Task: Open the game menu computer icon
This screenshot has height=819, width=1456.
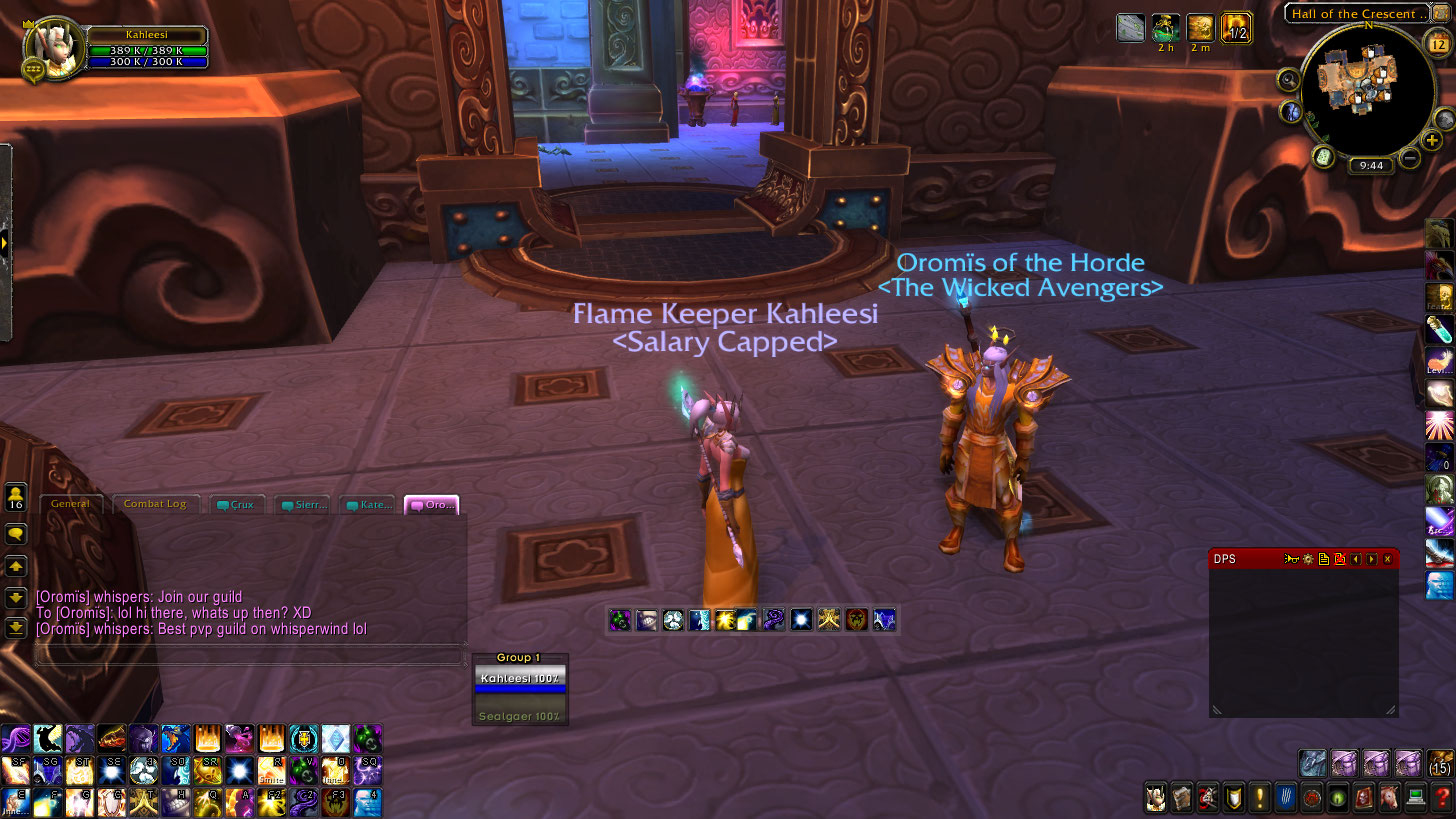Action: pos(1414,798)
